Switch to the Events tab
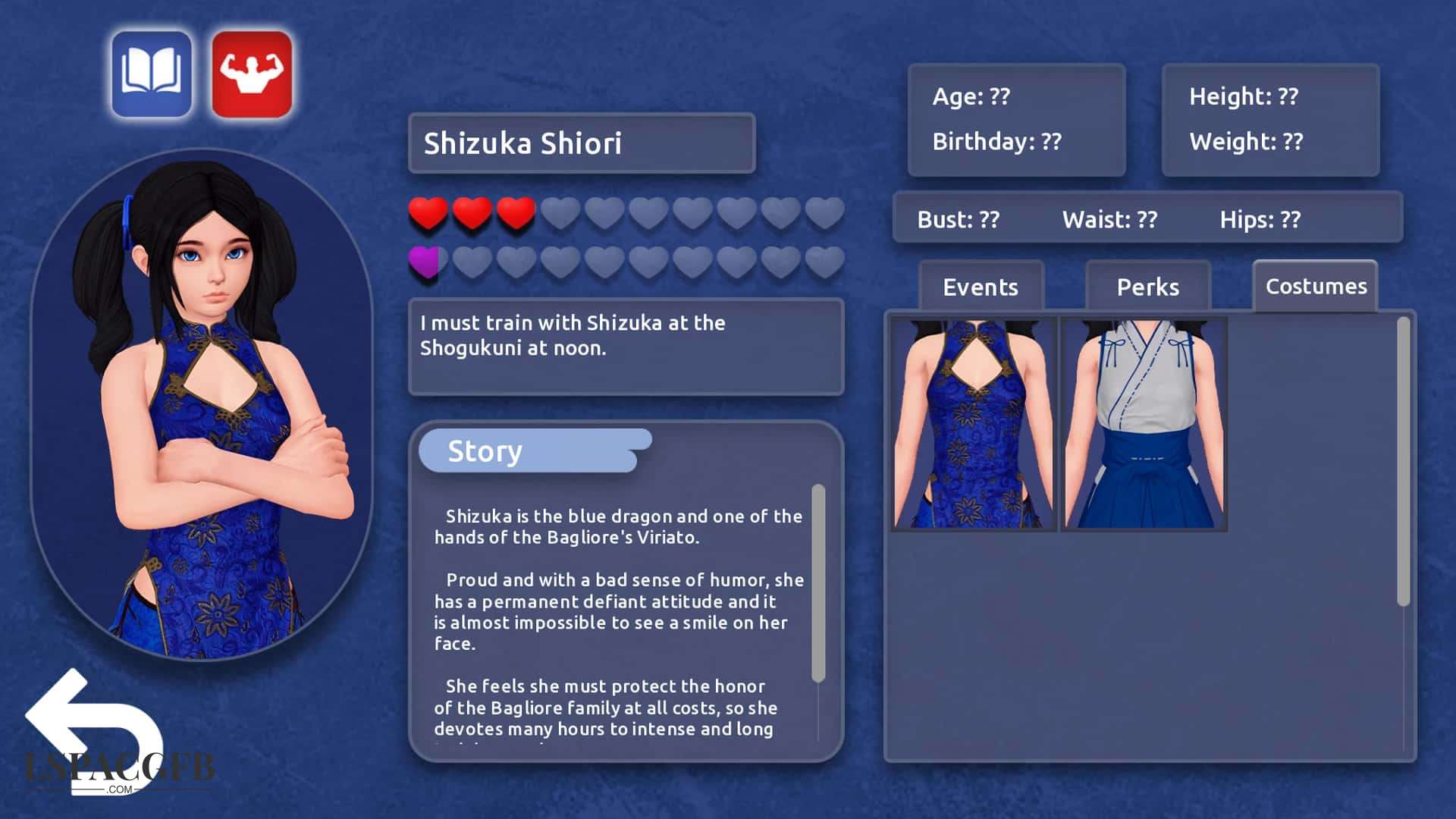 click(981, 287)
